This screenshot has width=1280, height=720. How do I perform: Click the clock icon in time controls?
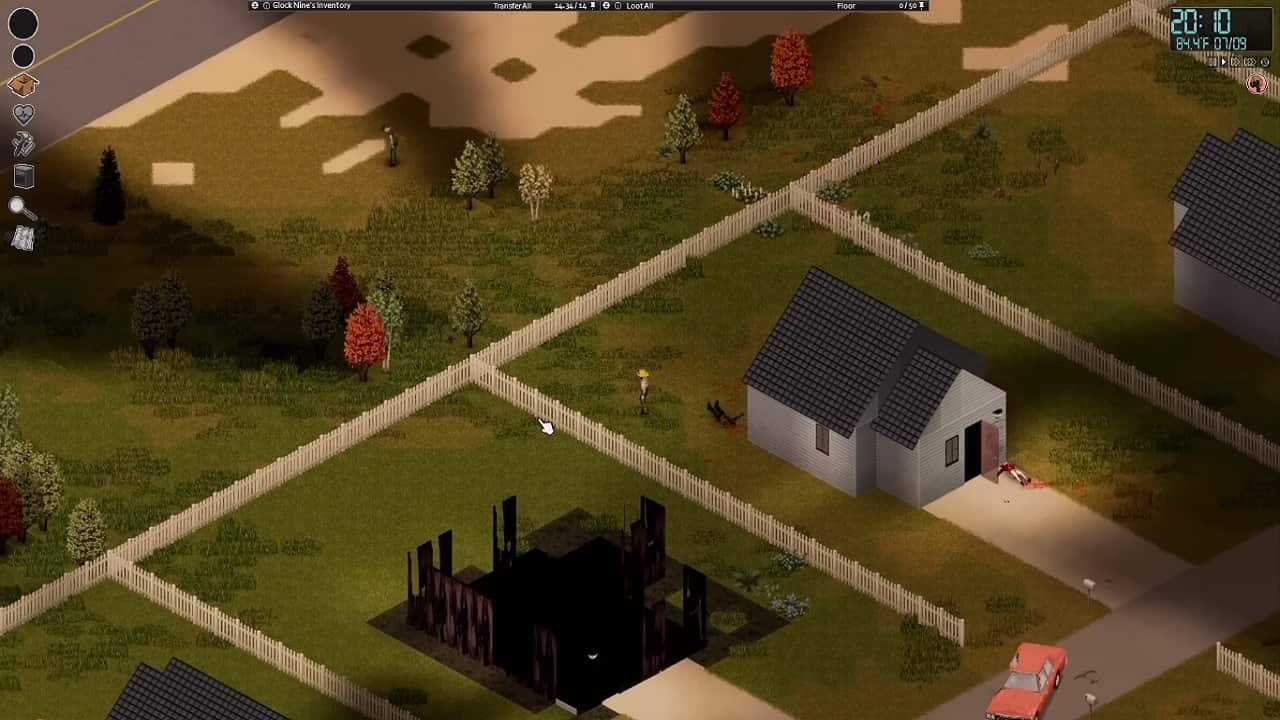(x=1264, y=61)
